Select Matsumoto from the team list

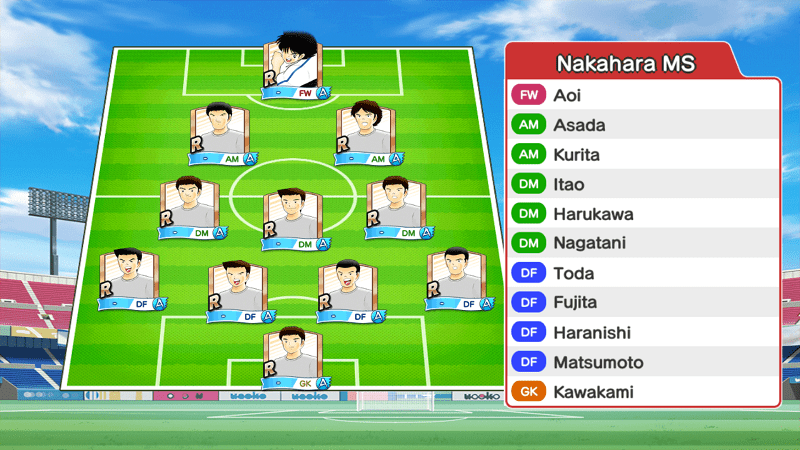tap(642, 362)
